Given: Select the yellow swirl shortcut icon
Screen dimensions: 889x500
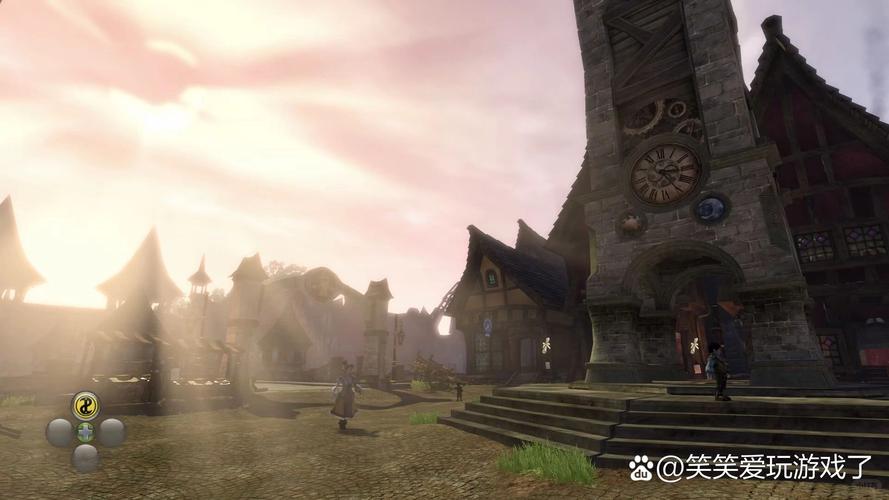Looking at the screenshot, I should 86,405.
